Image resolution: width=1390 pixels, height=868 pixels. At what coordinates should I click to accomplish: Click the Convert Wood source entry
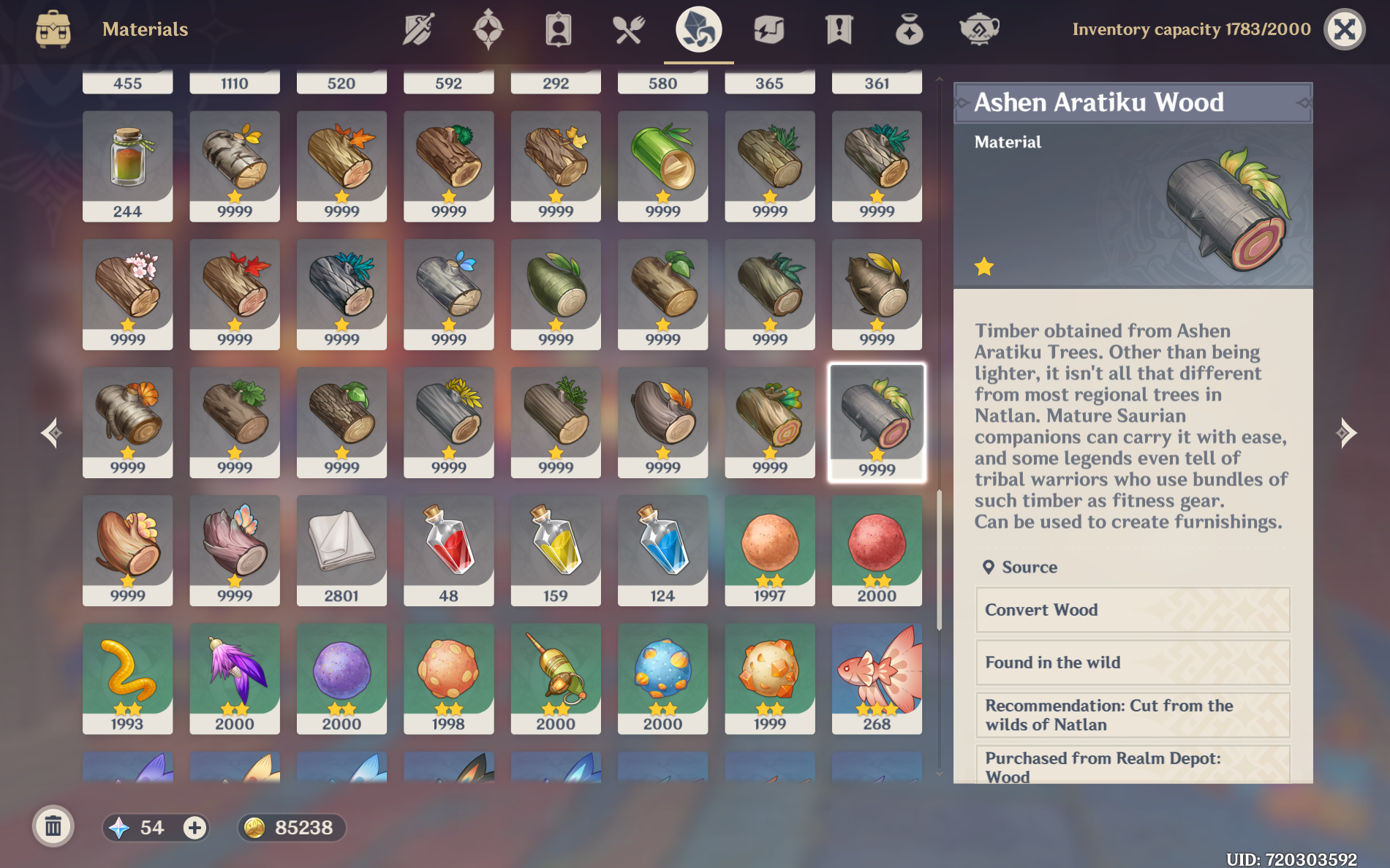pos(1132,611)
